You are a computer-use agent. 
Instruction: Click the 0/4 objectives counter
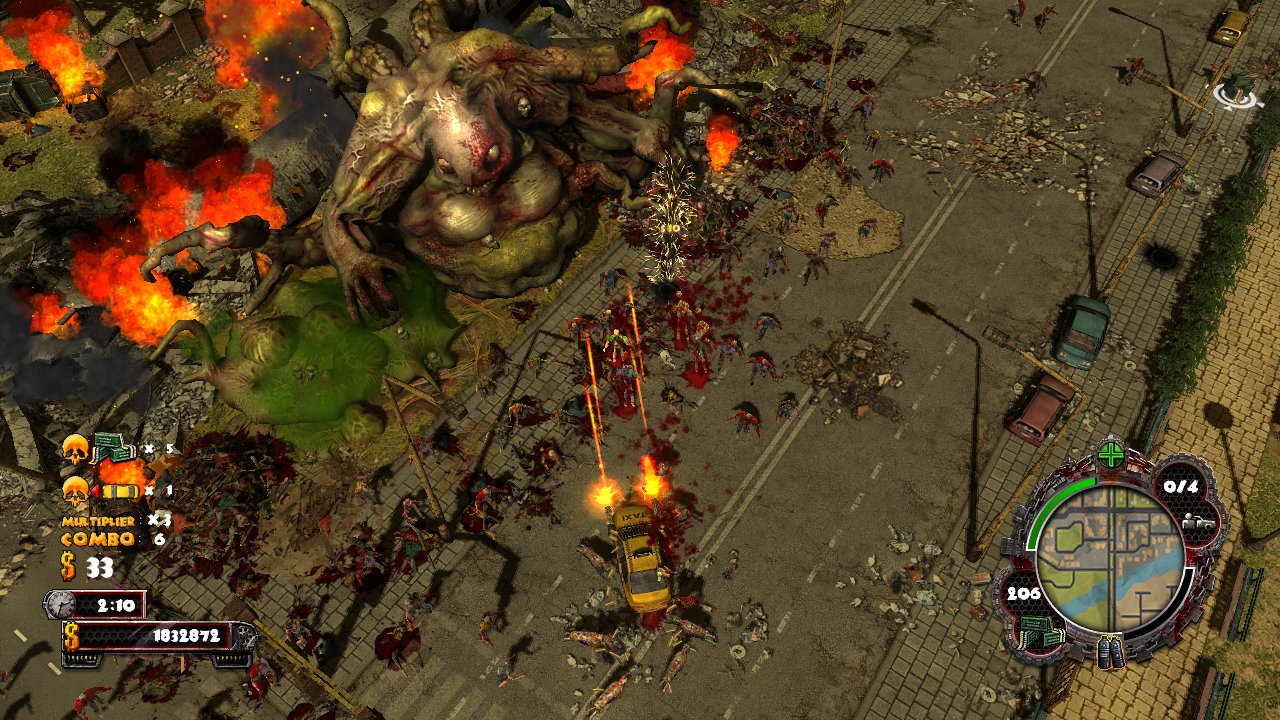(1181, 486)
